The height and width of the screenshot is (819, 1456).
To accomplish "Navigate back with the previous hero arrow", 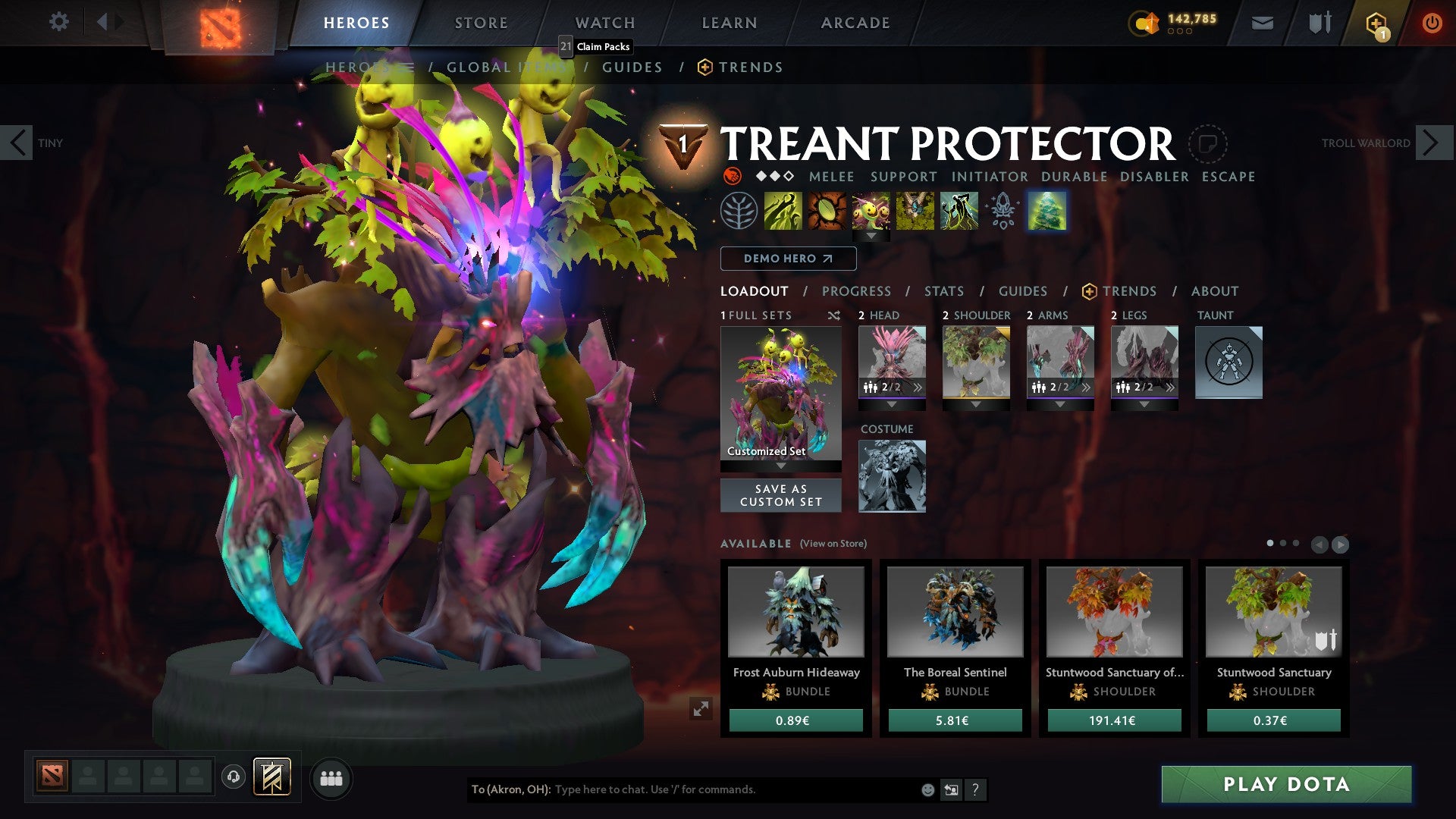I will tap(18, 142).
